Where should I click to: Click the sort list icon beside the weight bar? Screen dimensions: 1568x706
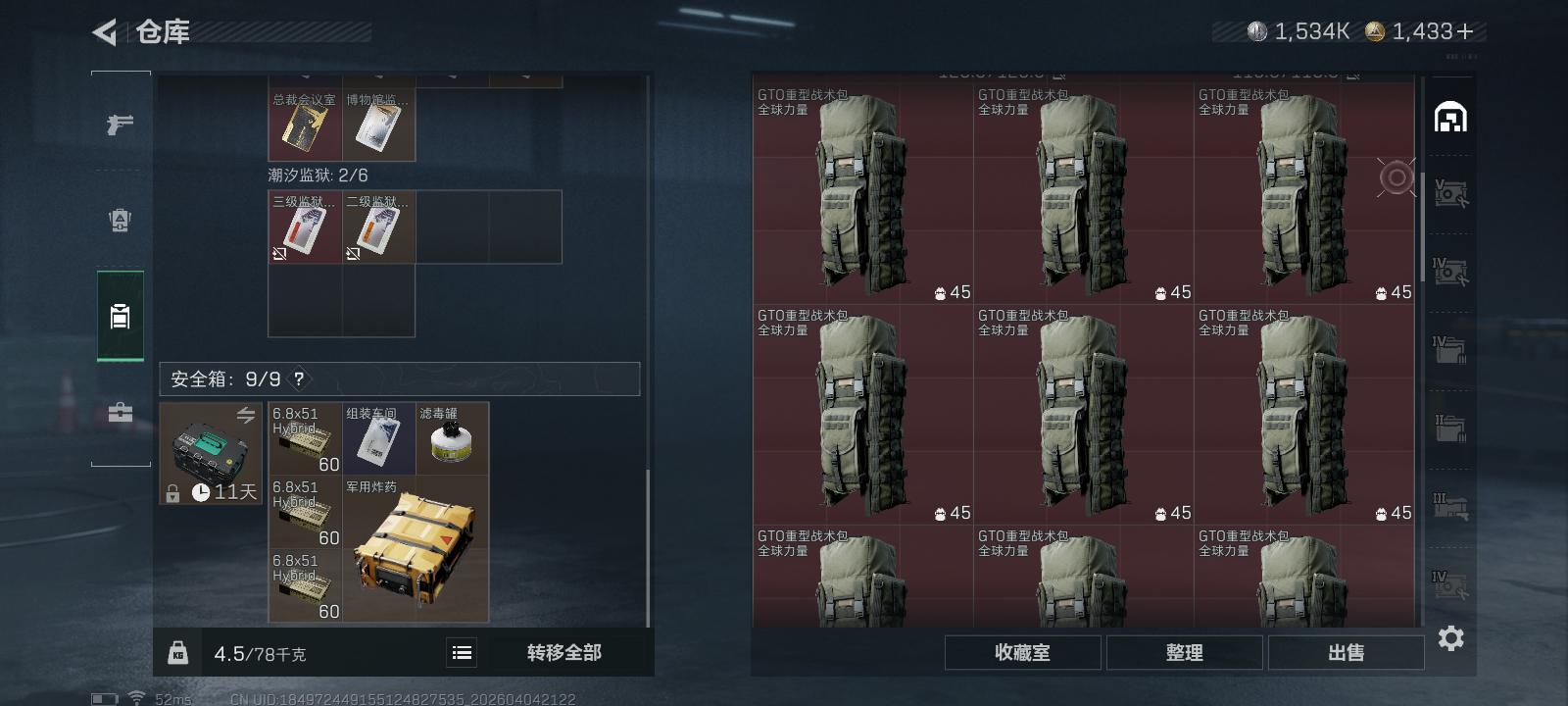[x=461, y=652]
